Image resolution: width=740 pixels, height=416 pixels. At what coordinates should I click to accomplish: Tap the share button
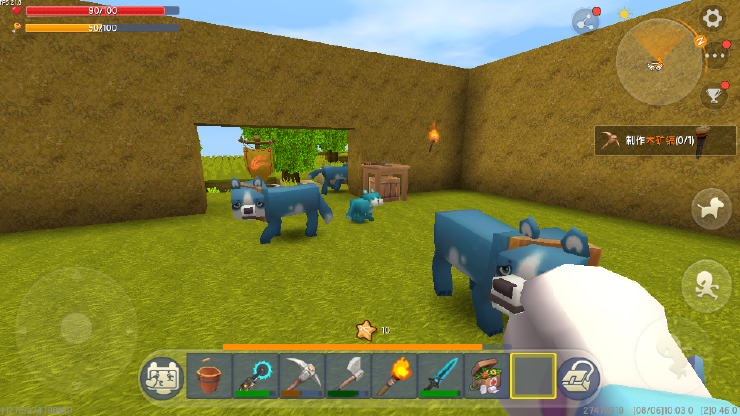click(585, 21)
